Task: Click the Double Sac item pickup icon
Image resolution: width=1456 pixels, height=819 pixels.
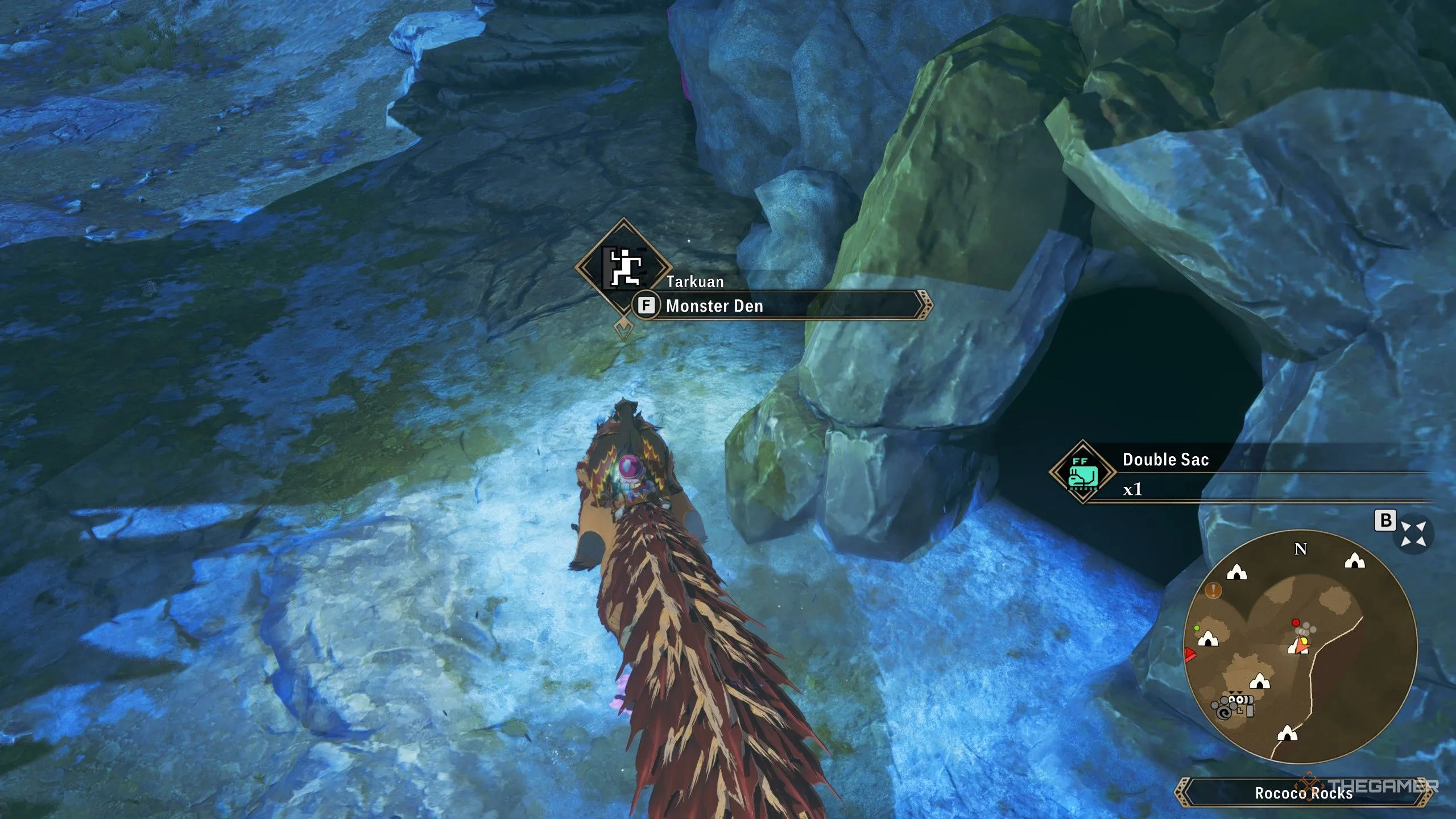Action: click(x=1082, y=471)
